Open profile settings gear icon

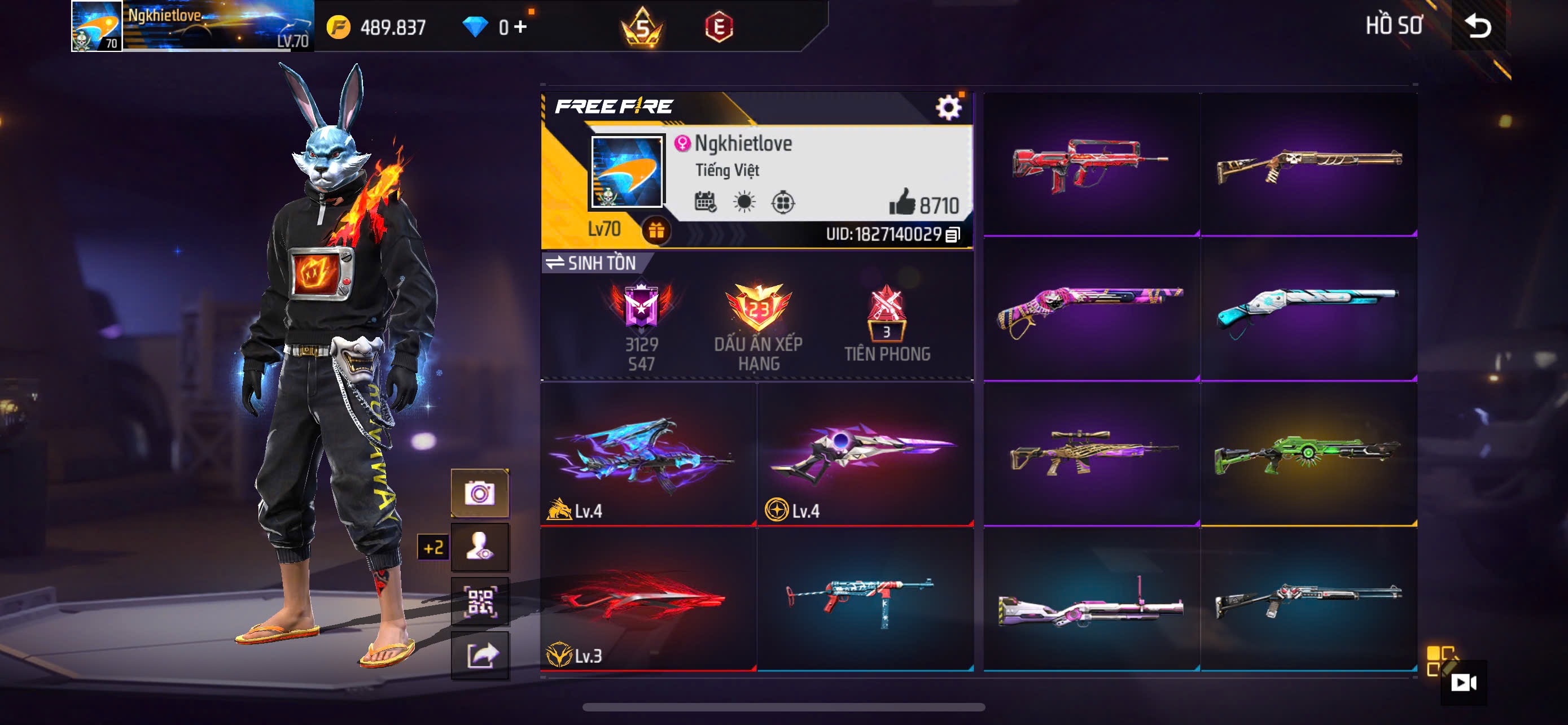[948, 108]
